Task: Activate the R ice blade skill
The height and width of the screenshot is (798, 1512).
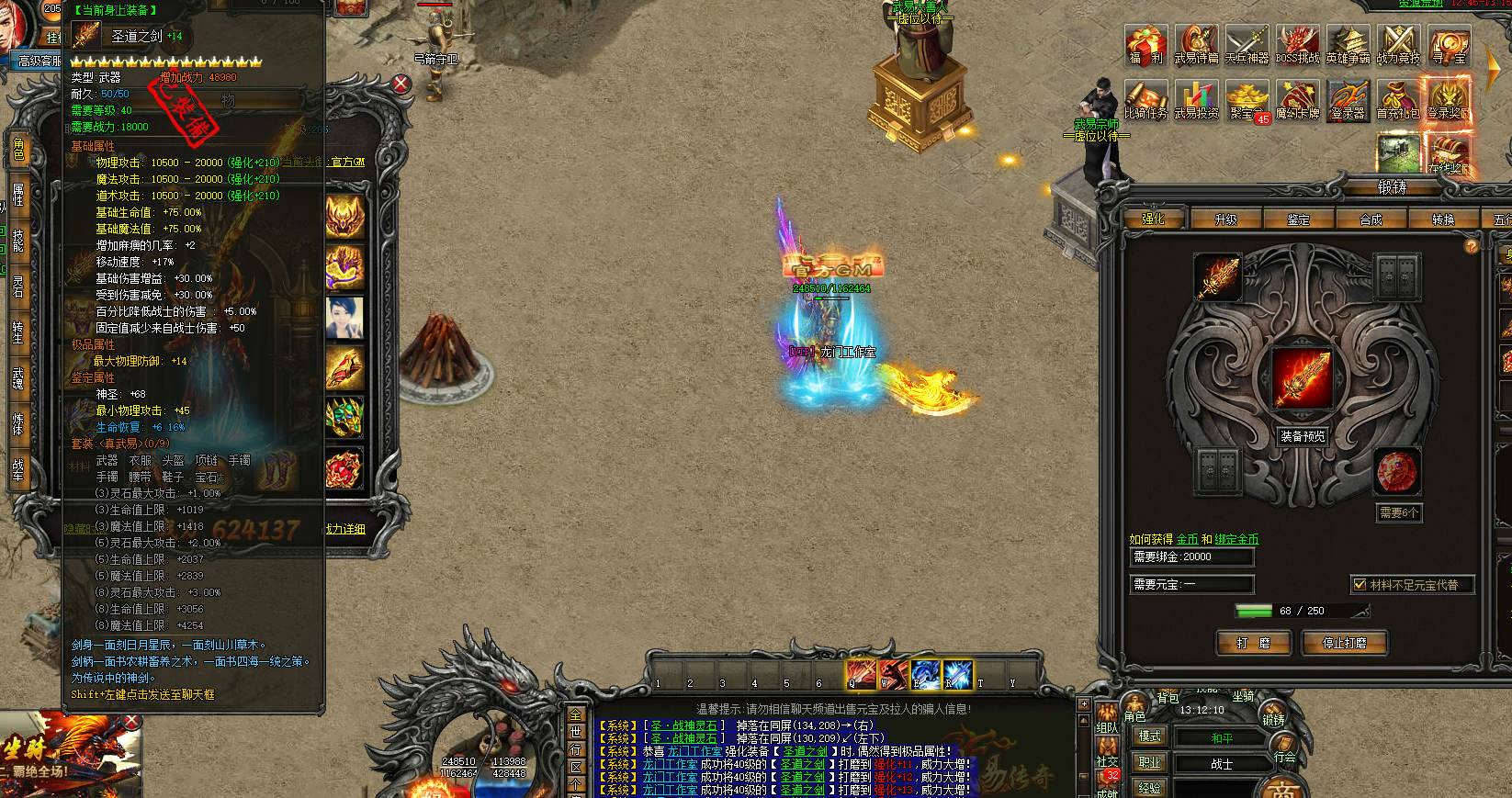Action: click(958, 674)
